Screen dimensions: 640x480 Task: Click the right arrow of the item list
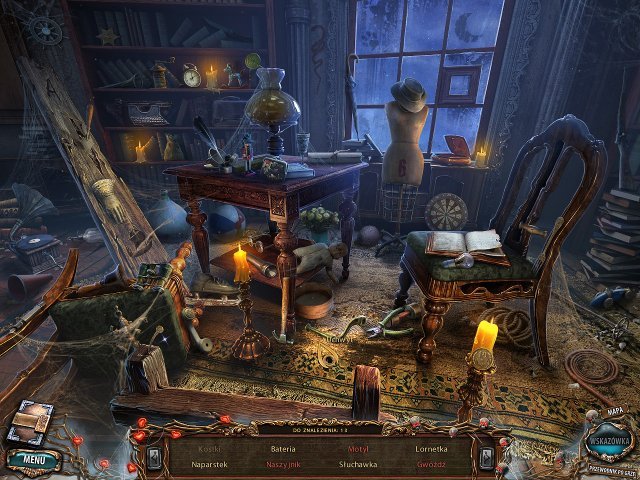487,458
